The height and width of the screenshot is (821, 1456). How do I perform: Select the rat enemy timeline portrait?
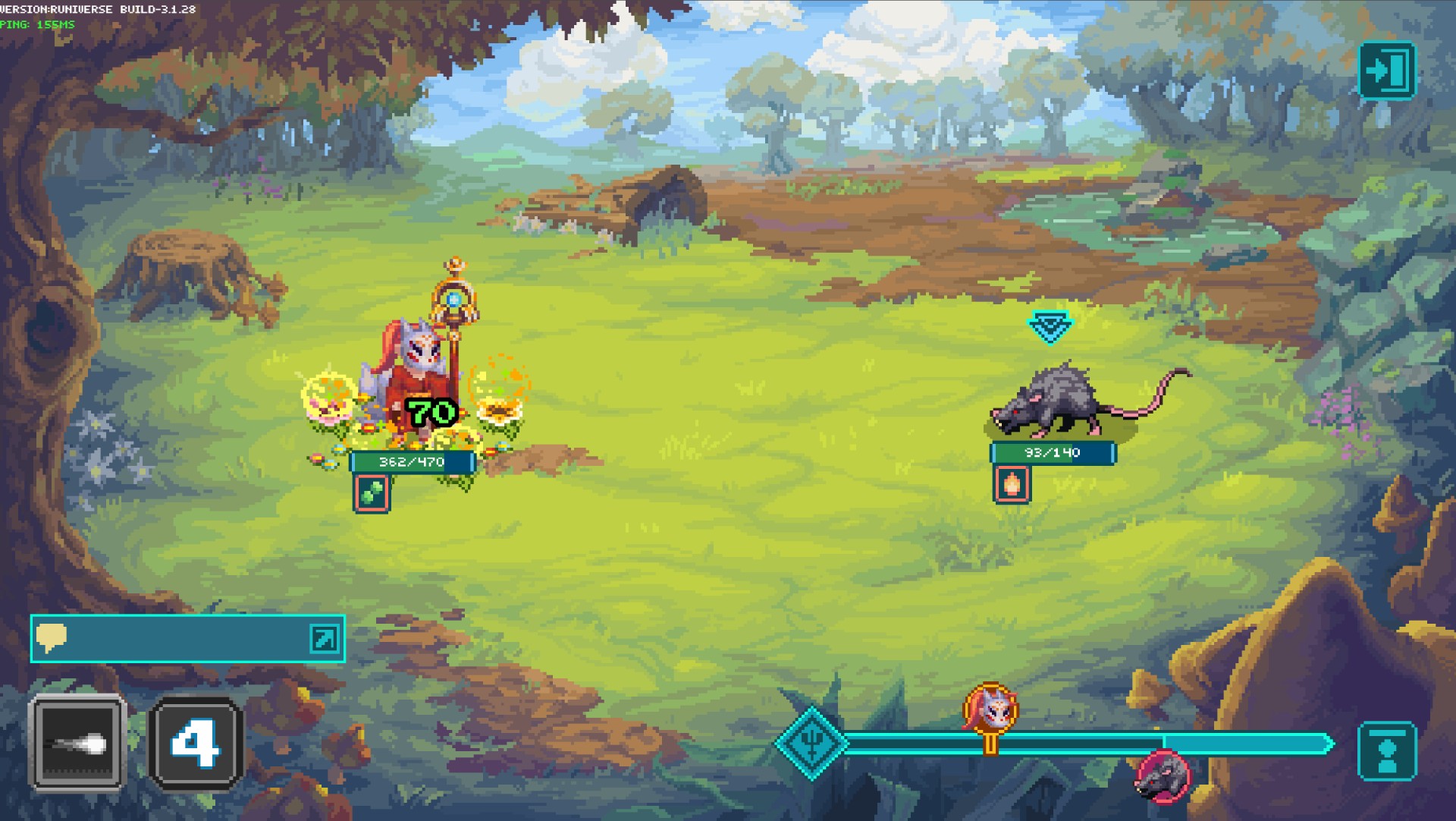pyautogui.click(x=1162, y=776)
